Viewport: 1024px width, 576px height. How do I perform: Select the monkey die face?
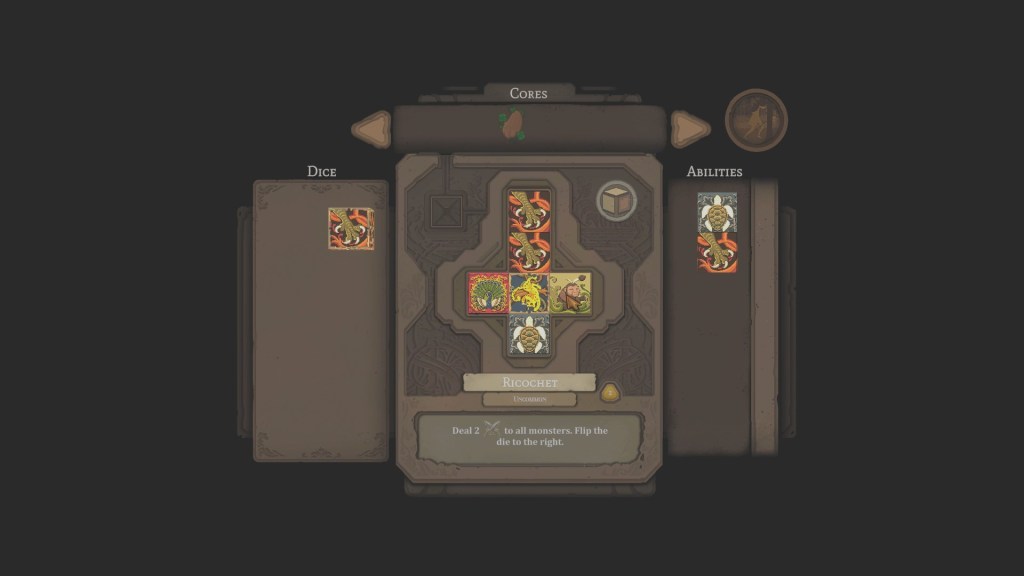(570, 293)
